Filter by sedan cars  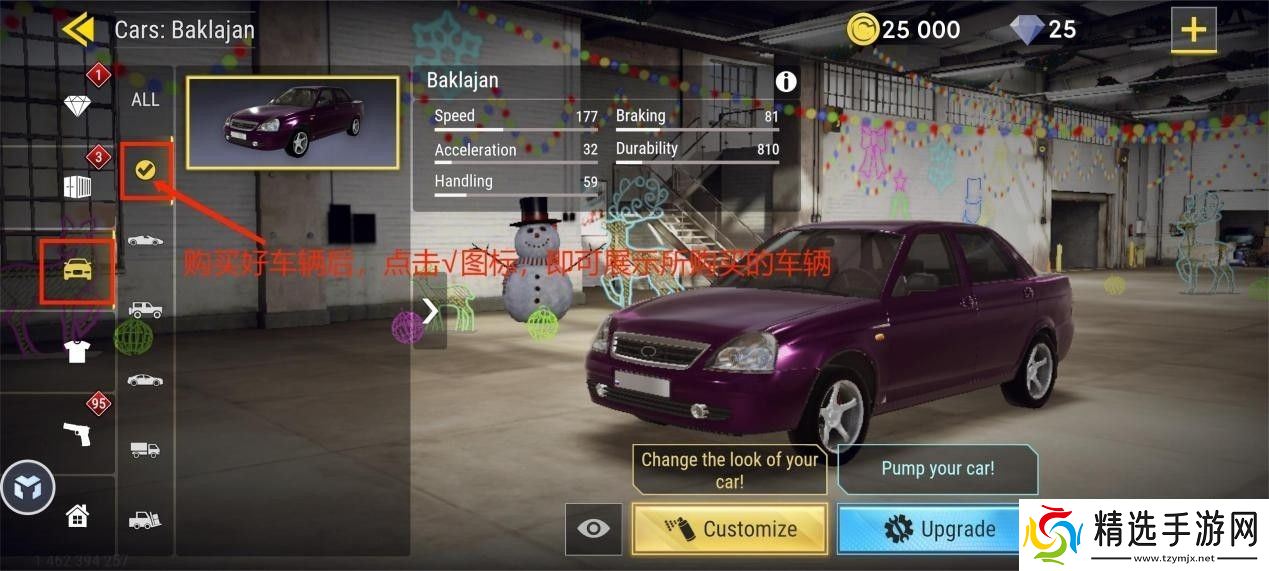(x=145, y=380)
